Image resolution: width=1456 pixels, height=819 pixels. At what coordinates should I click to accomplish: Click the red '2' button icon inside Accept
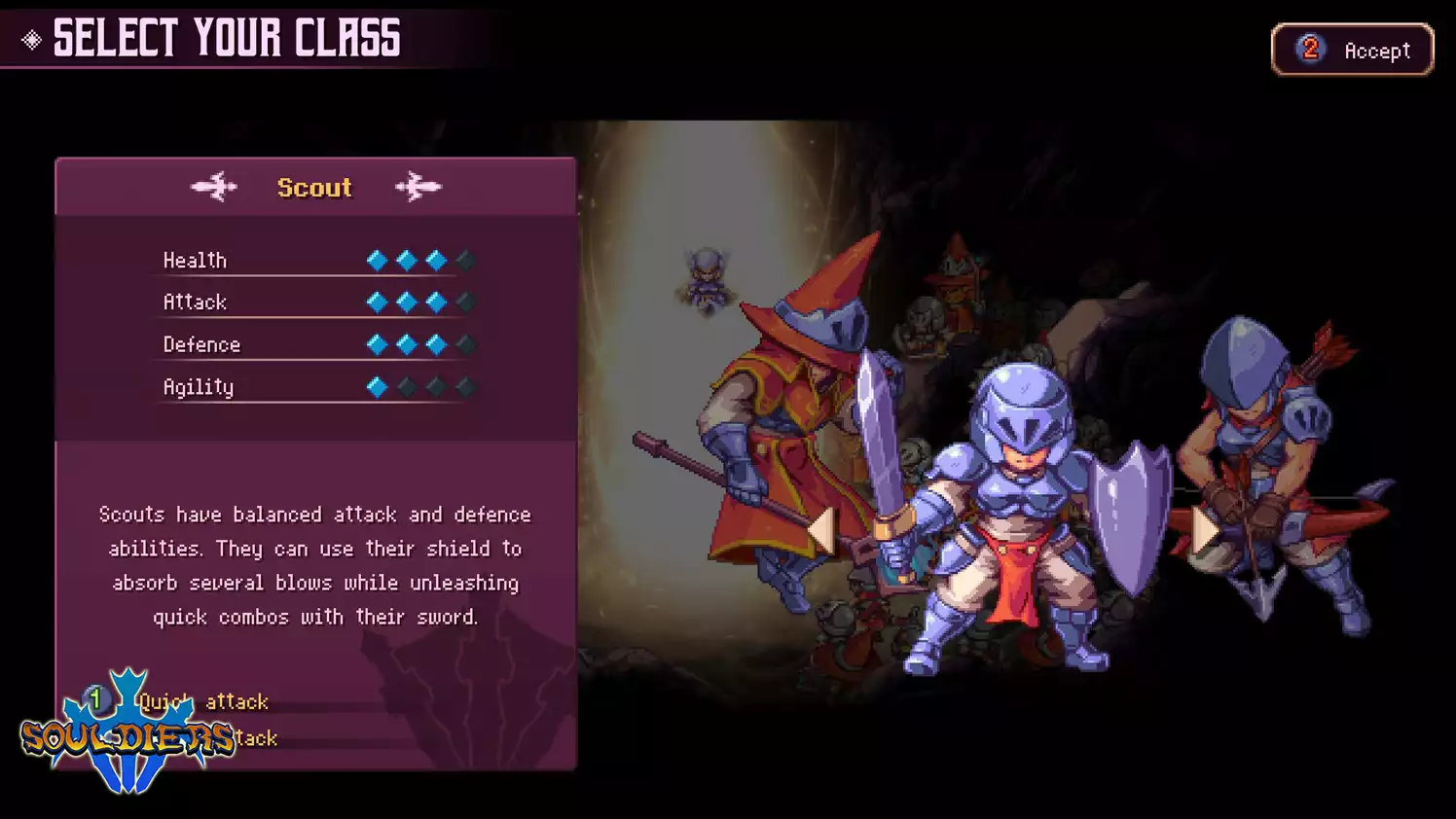click(1311, 51)
